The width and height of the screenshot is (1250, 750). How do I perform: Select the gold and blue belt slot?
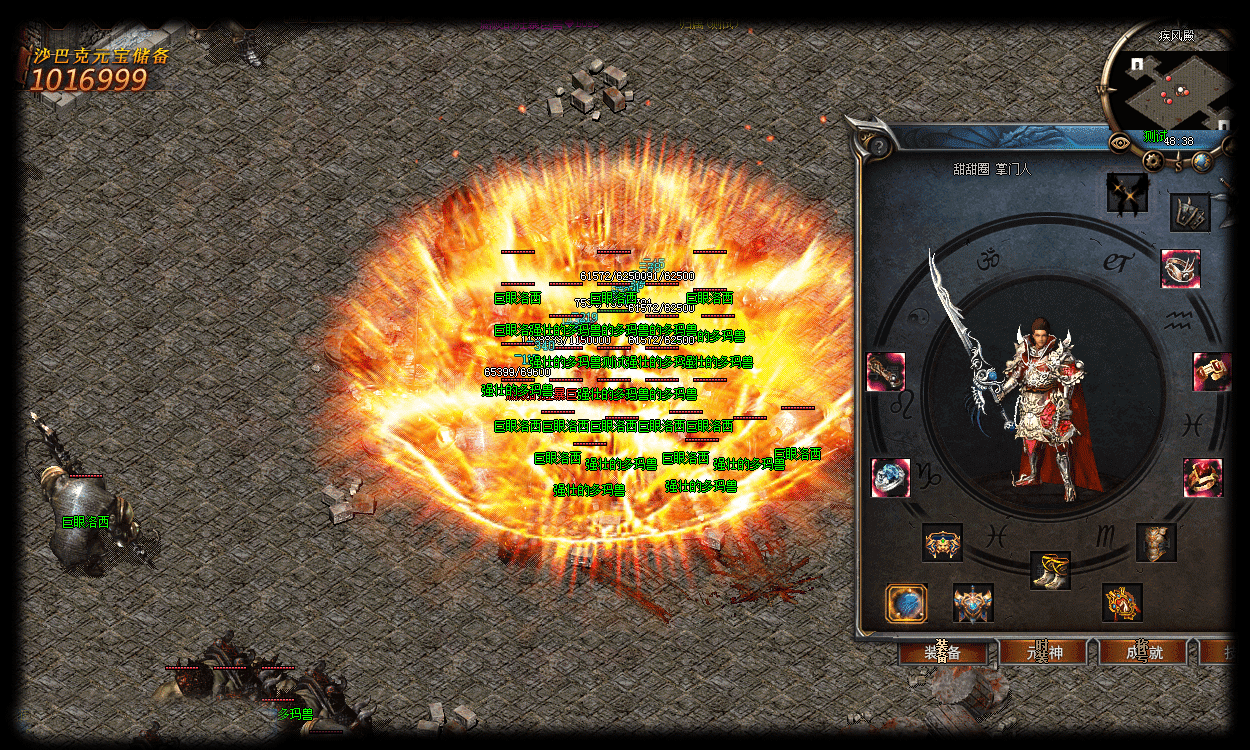942,543
